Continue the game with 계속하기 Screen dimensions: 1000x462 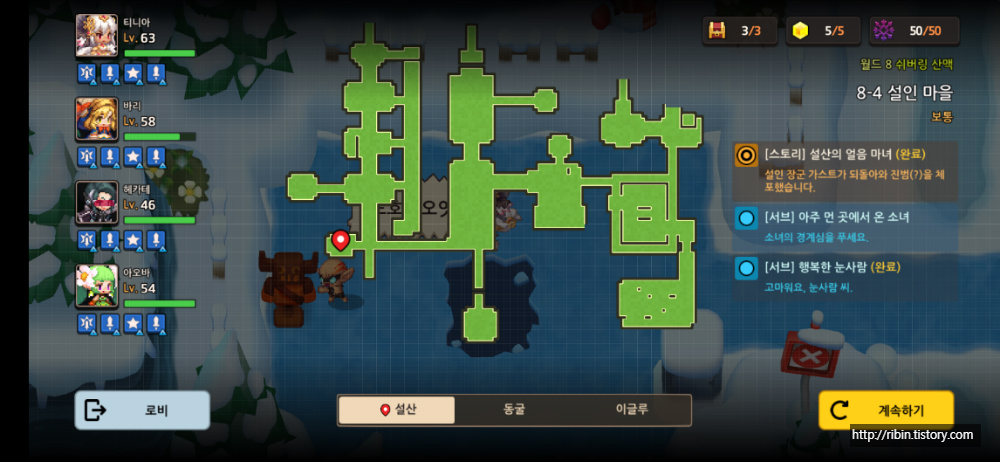click(x=886, y=410)
